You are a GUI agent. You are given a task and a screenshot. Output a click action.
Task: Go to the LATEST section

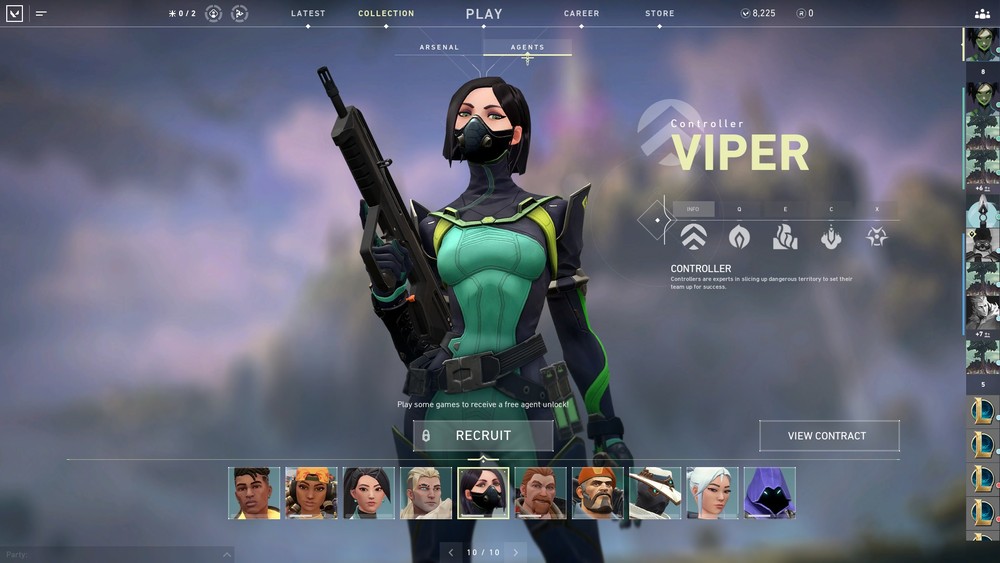[x=308, y=14]
